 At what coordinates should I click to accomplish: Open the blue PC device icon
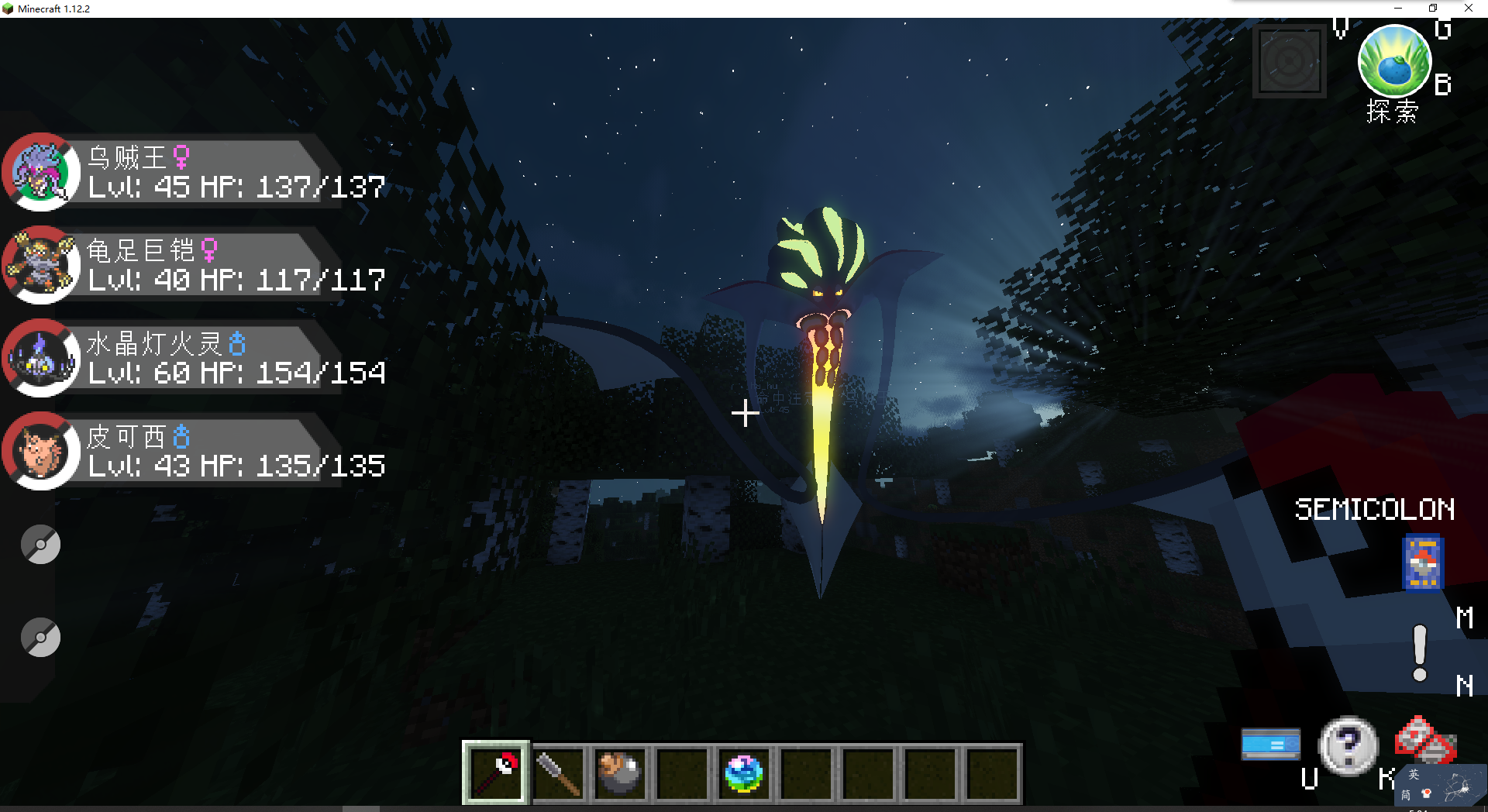click(1271, 745)
